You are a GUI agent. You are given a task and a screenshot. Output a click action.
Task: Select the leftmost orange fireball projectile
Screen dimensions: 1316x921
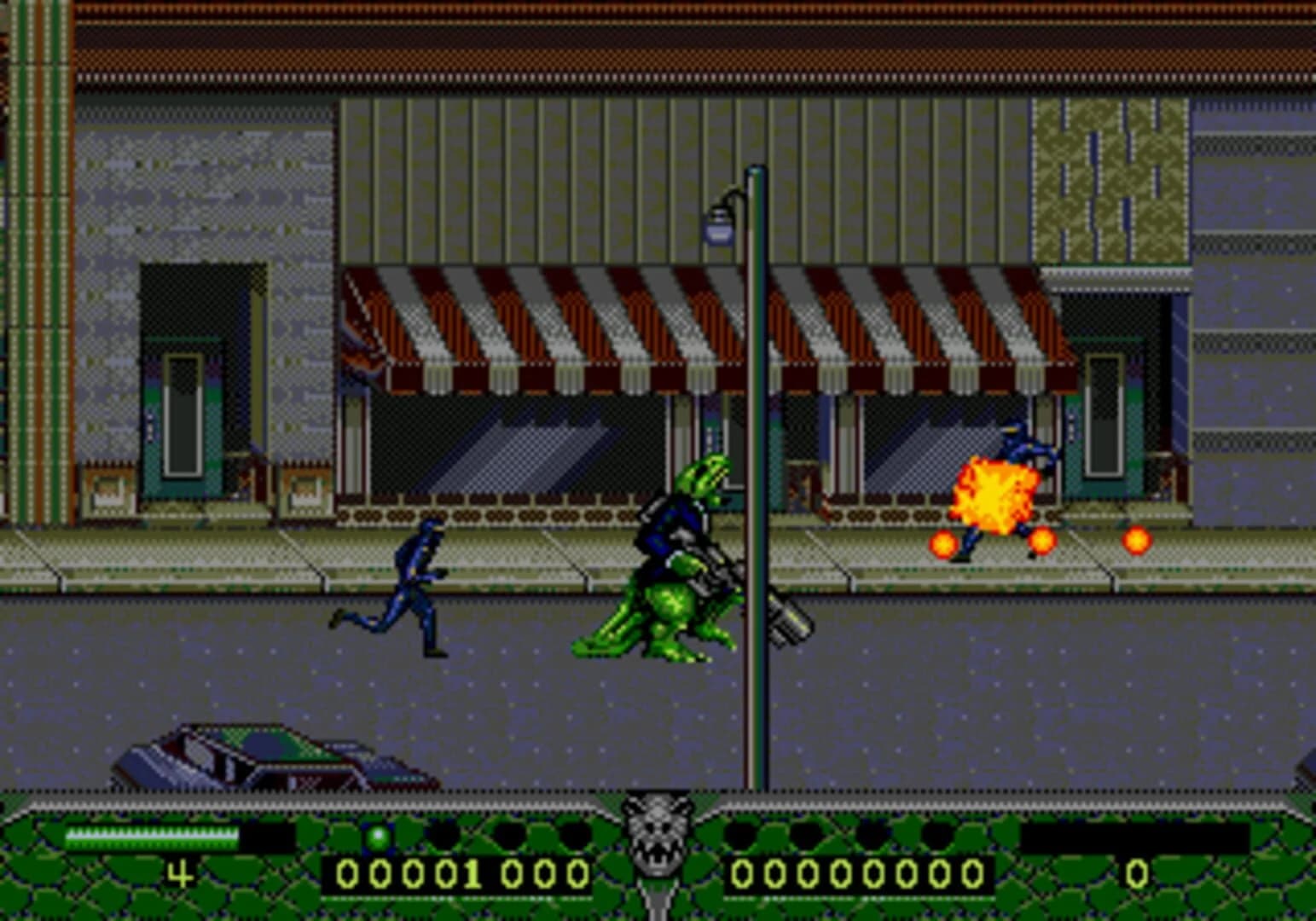(942, 542)
